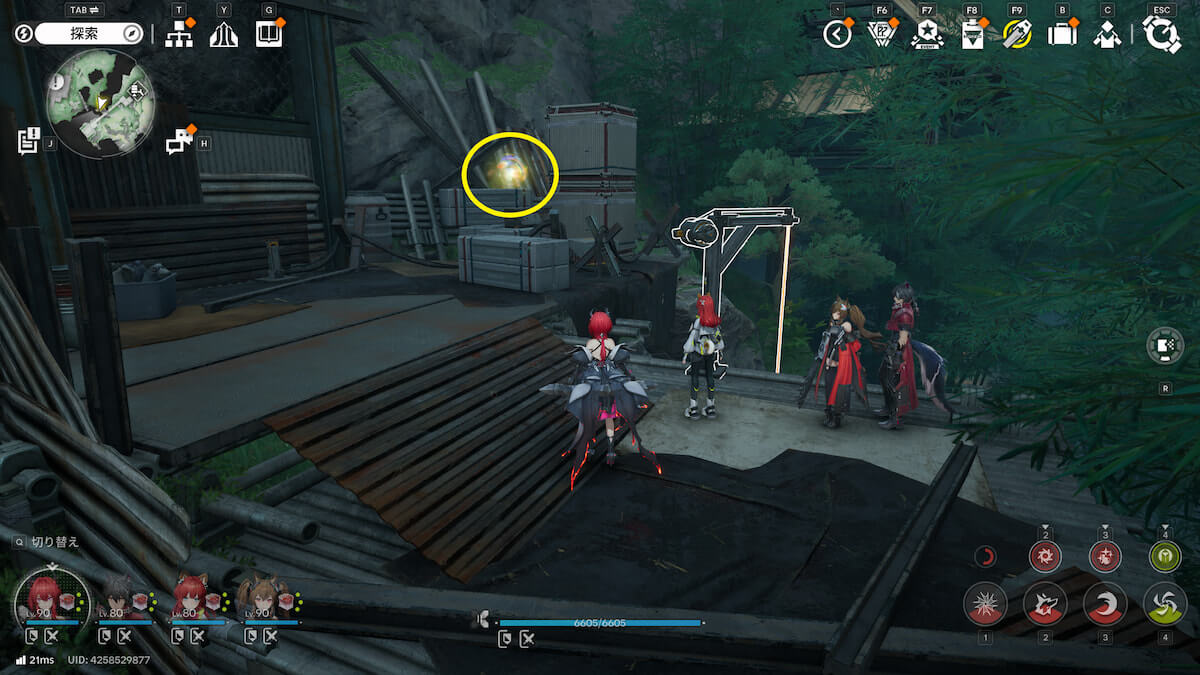Screen dimensions: 1200x675
Task: Open the yellow-ringed ticket icon
Action: pyautogui.click(x=1017, y=34)
